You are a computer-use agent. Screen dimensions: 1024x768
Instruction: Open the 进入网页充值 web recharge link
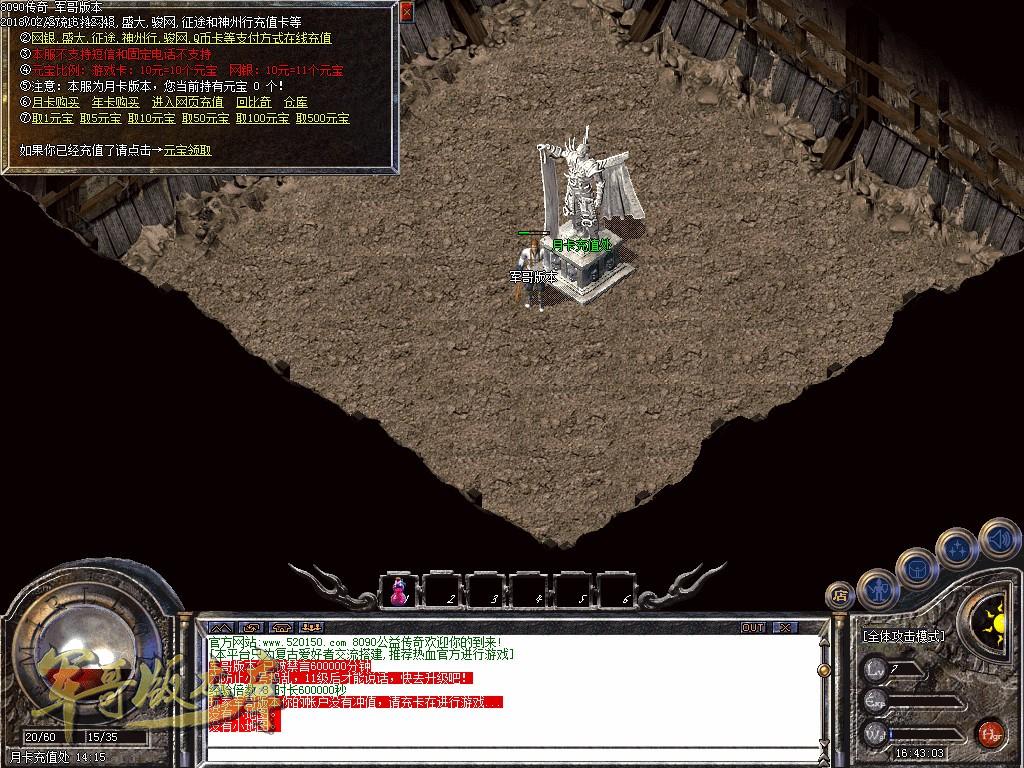click(188, 102)
